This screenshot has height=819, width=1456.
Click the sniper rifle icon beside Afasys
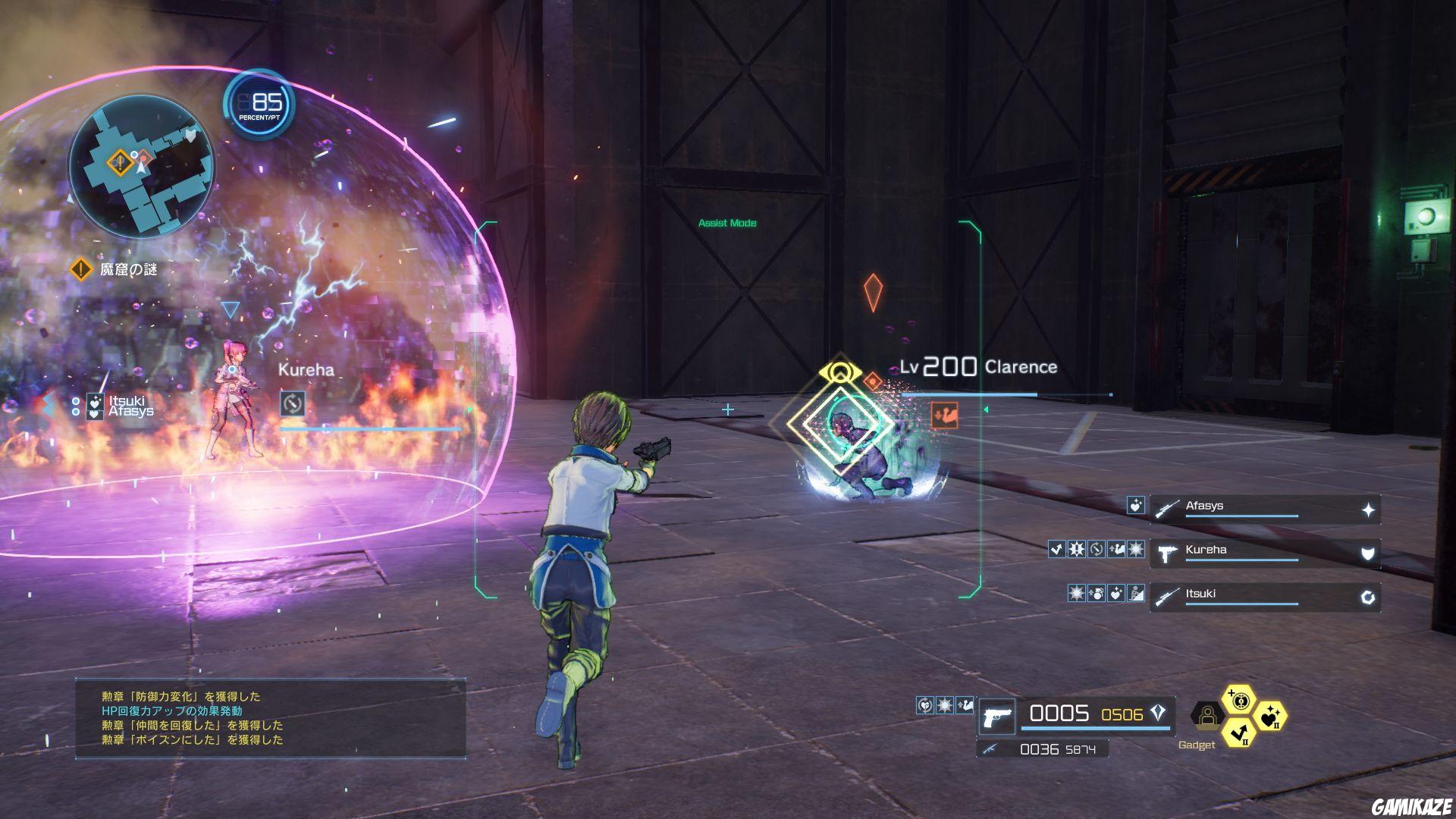(x=1166, y=507)
